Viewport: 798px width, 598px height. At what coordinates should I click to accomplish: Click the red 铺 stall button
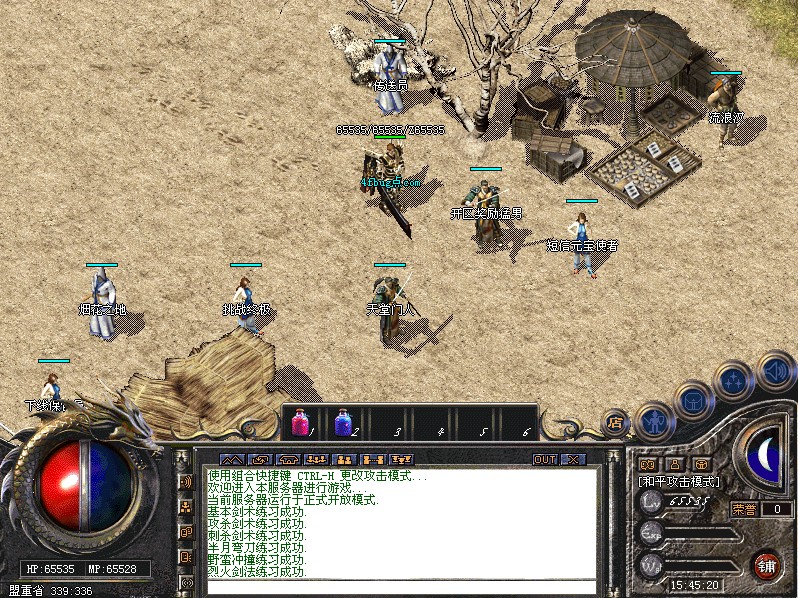[767, 564]
